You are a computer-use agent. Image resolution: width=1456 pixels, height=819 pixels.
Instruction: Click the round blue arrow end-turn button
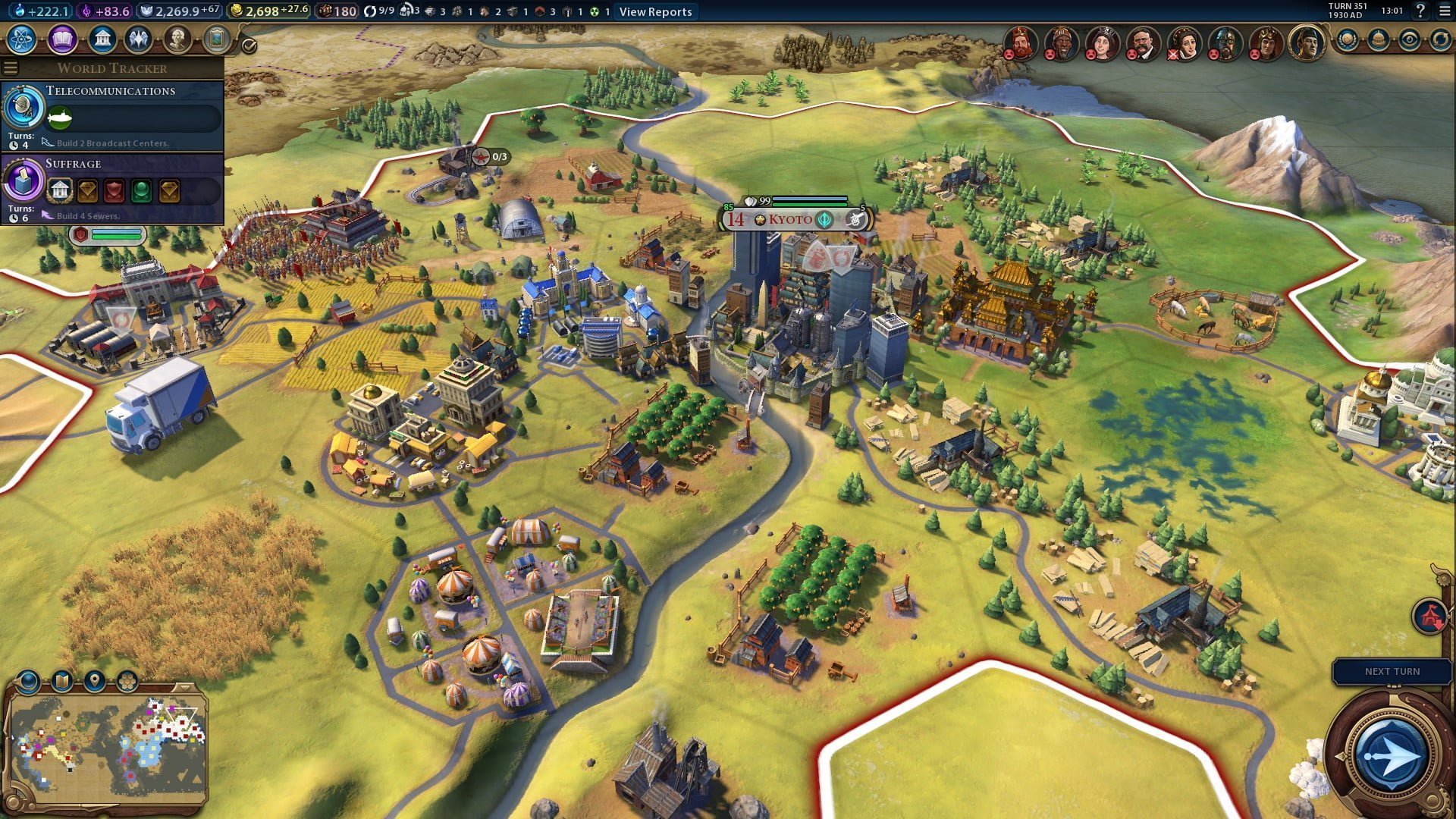[1390, 755]
